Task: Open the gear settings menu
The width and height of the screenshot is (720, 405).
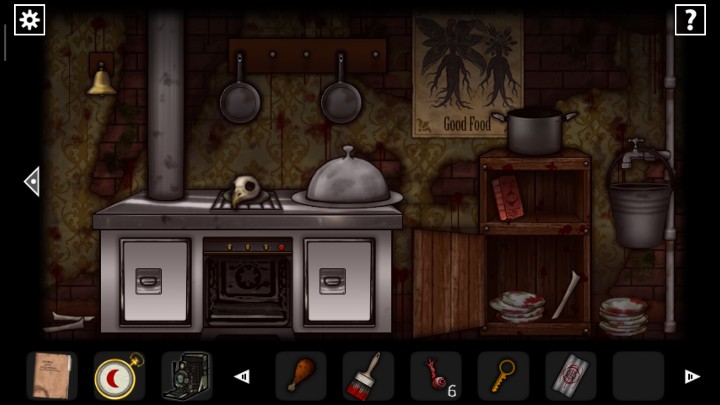Action: click(29, 19)
